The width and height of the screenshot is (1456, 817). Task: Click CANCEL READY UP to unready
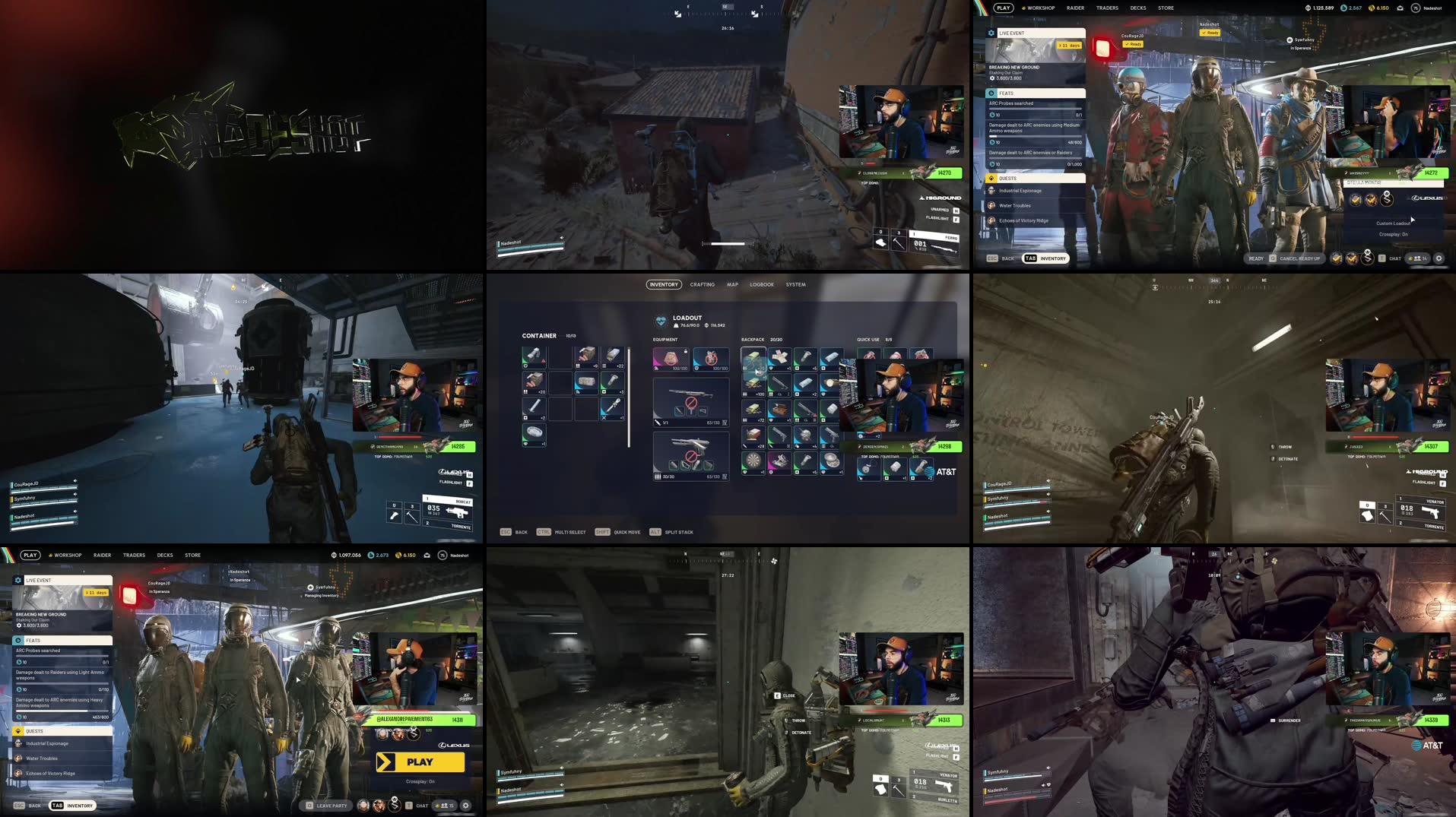click(x=1302, y=258)
